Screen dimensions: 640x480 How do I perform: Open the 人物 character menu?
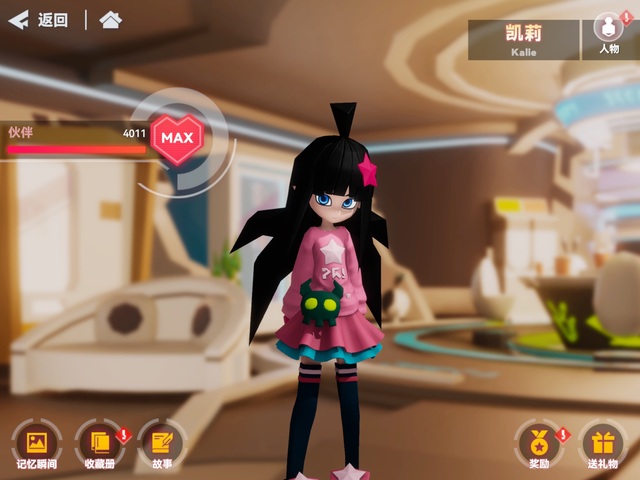point(608,35)
